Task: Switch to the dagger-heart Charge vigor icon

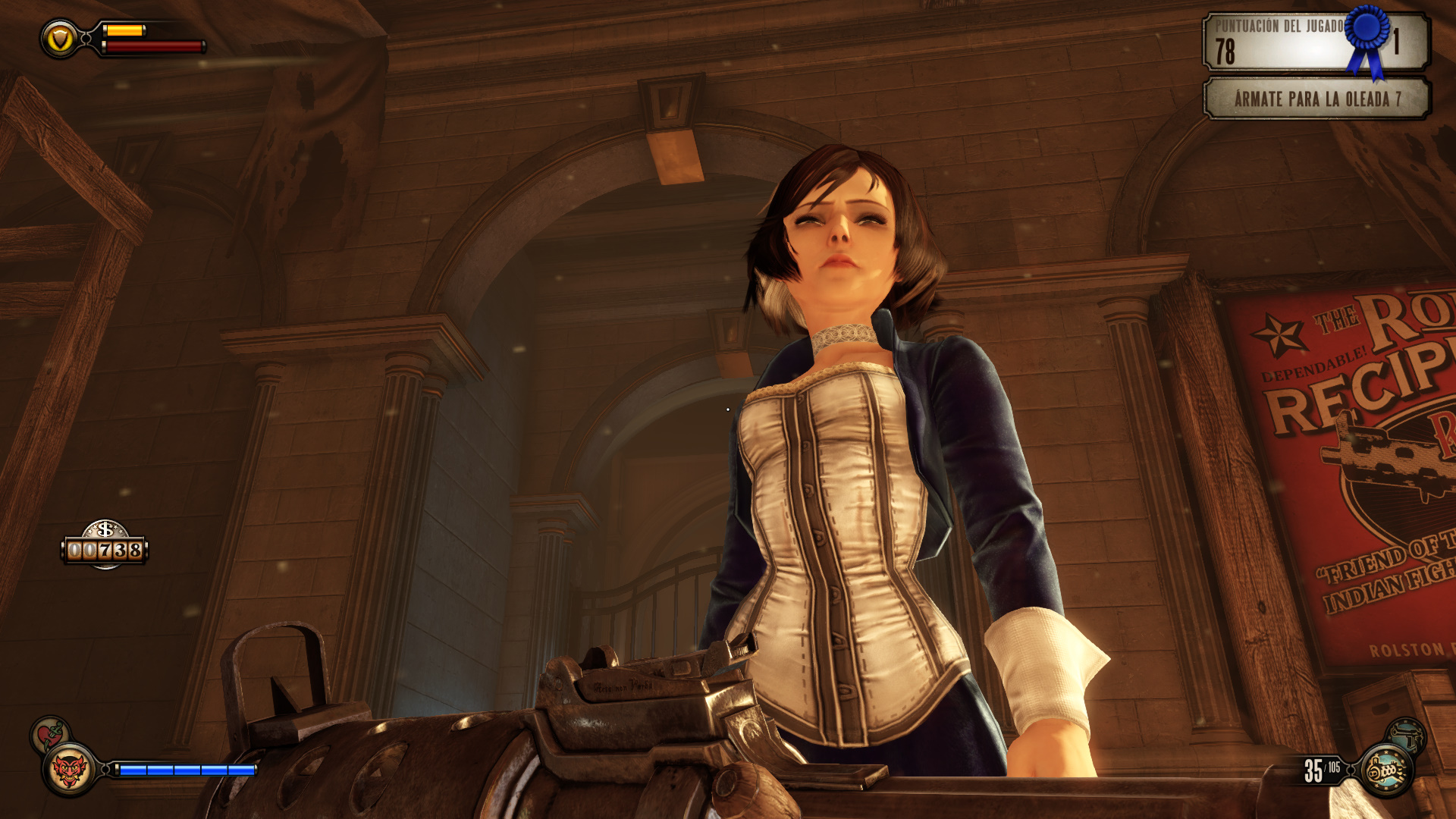Action: point(50,734)
